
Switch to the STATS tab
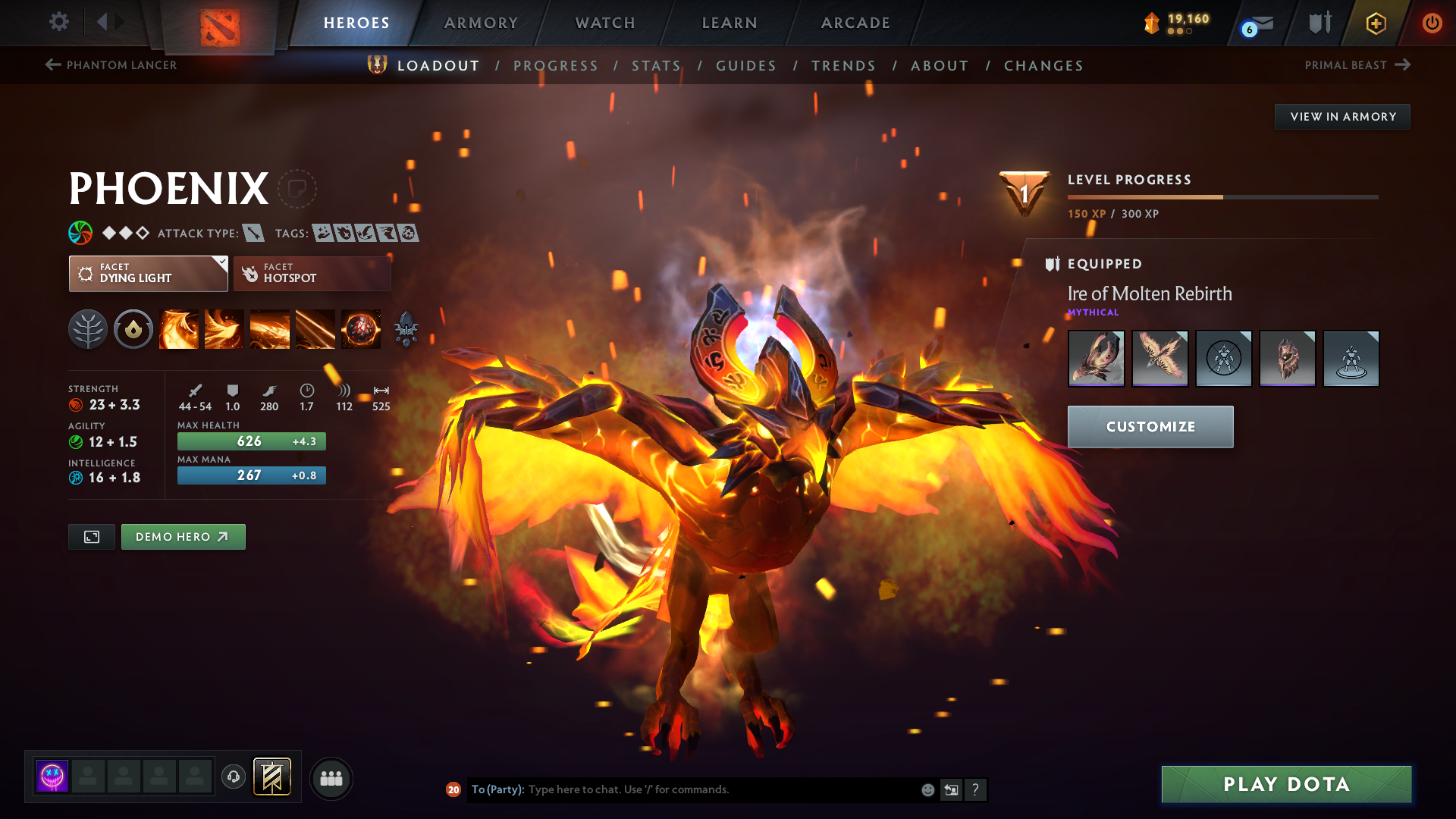(657, 65)
